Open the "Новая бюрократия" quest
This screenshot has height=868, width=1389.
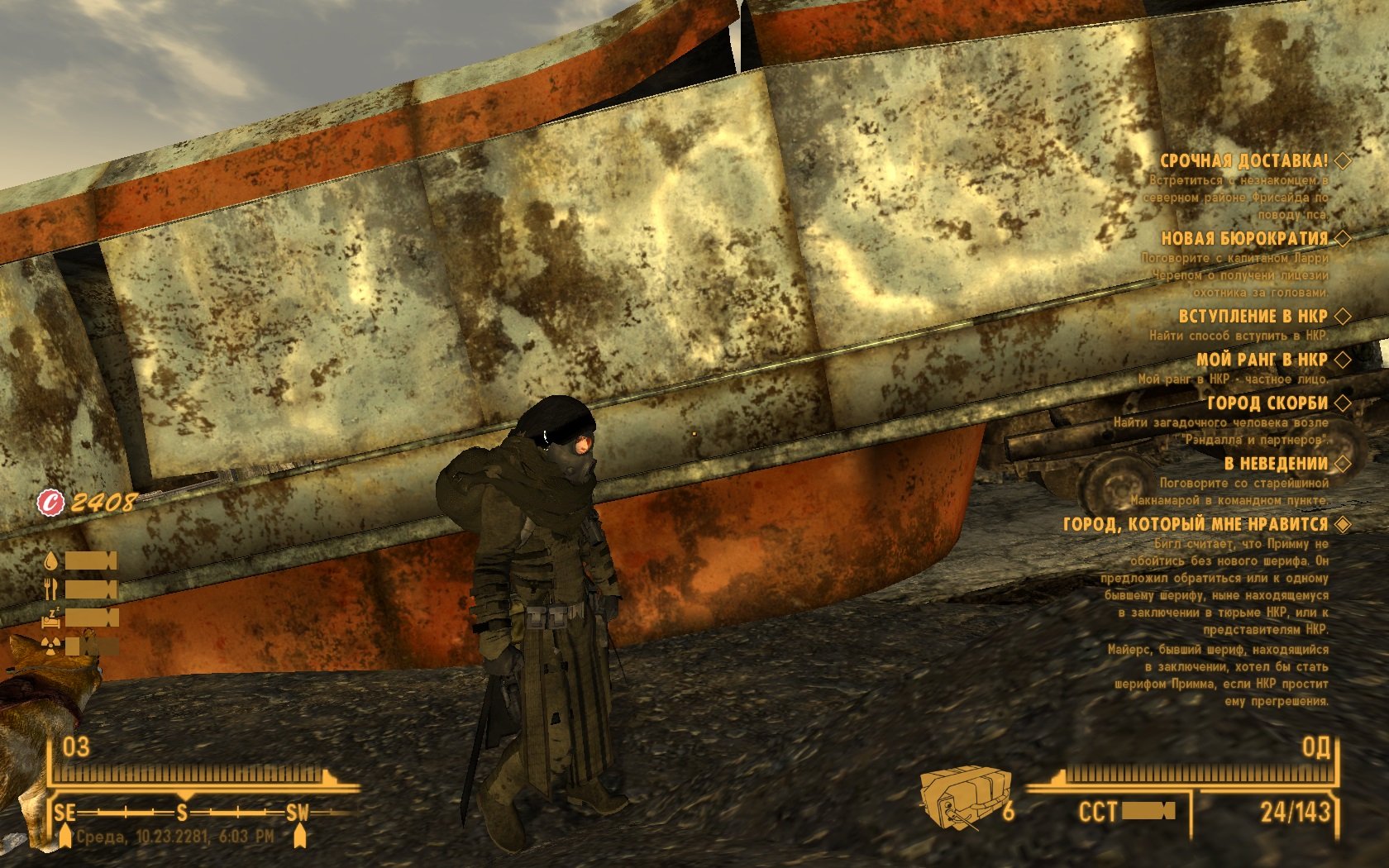1243,239
